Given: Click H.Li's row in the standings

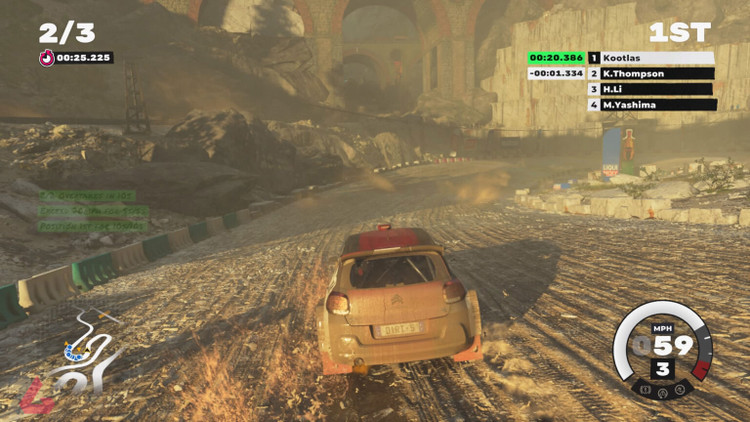Looking at the screenshot, I should pyautogui.click(x=650, y=89).
